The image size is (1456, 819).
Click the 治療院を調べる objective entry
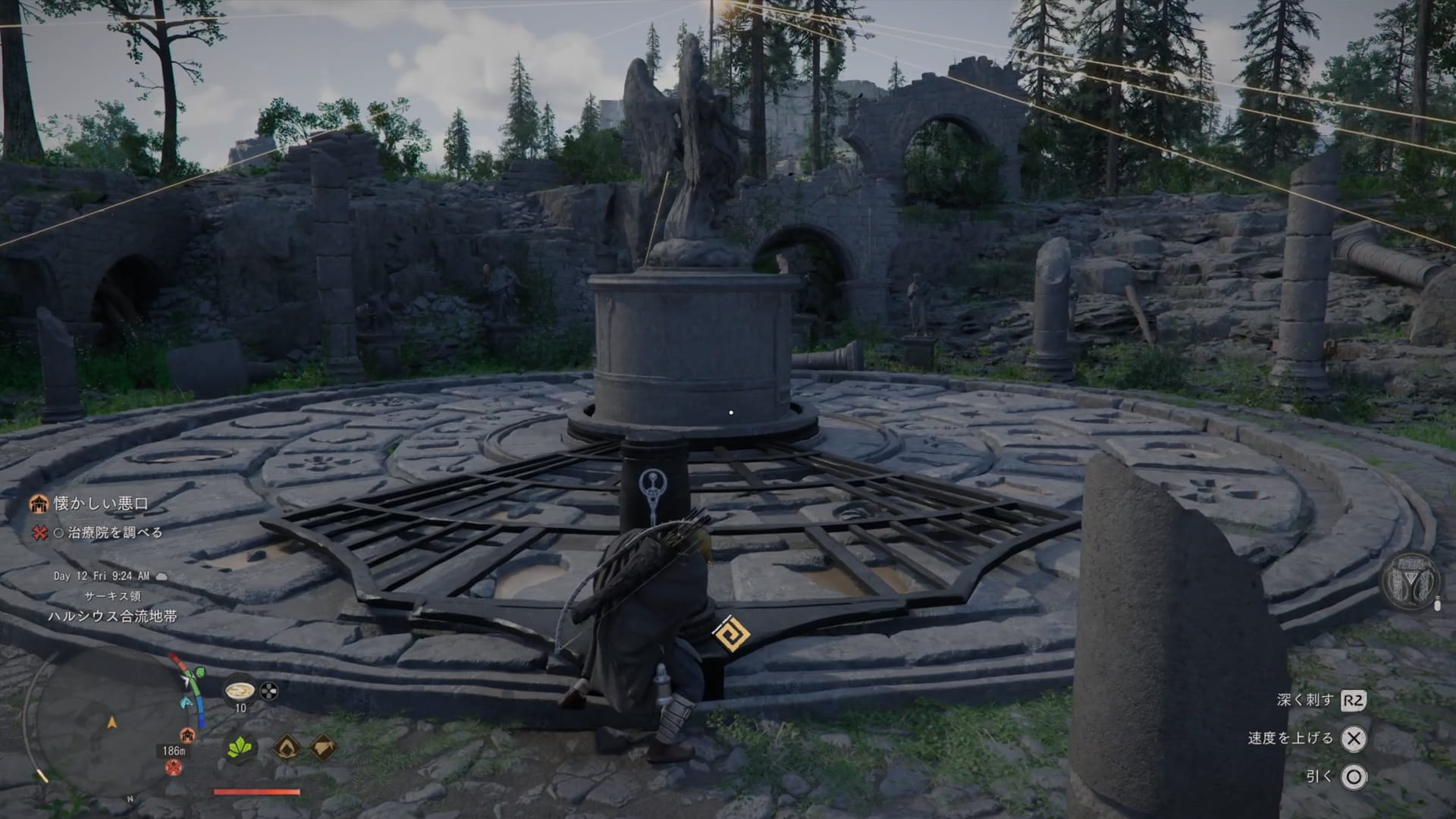[x=115, y=533]
